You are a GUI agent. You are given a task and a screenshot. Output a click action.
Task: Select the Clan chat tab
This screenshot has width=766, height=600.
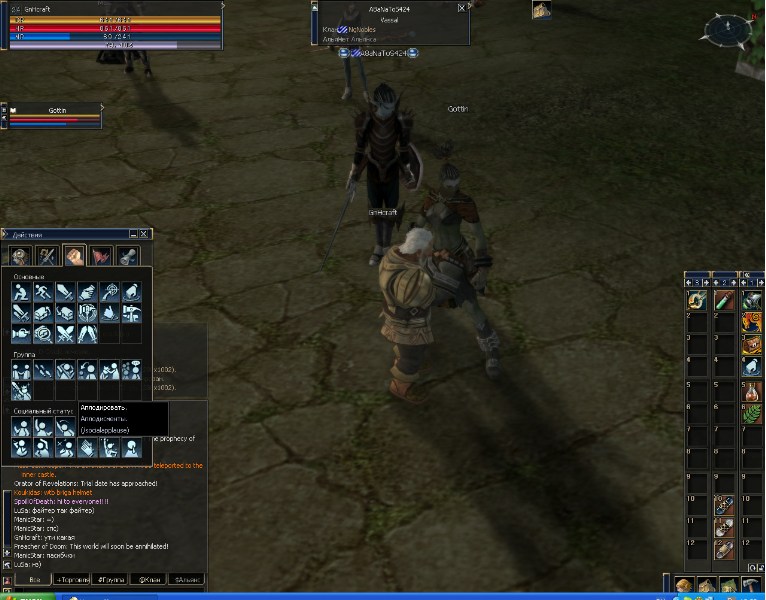tap(149, 579)
